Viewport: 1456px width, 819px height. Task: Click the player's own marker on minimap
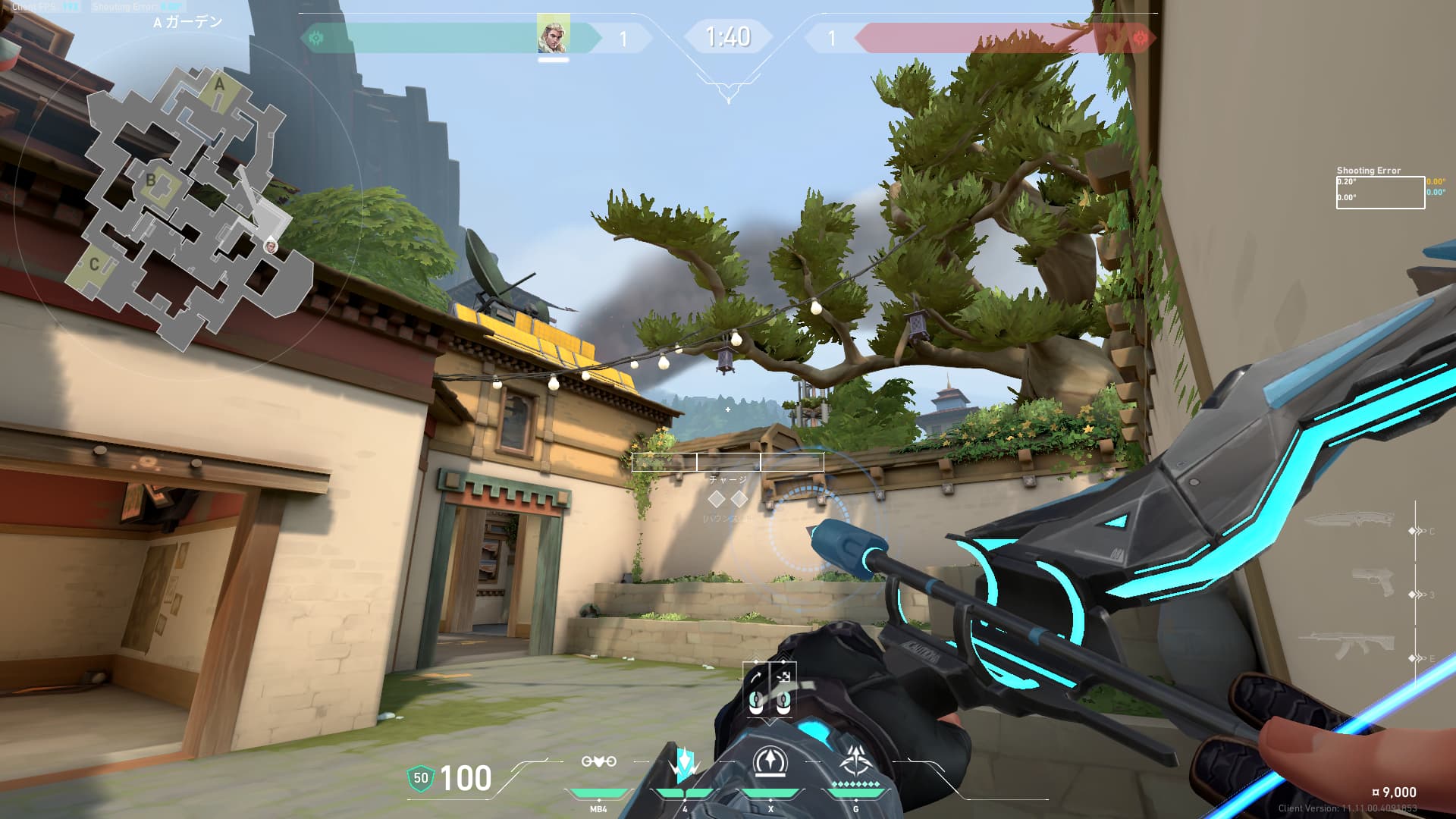coord(271,246)
